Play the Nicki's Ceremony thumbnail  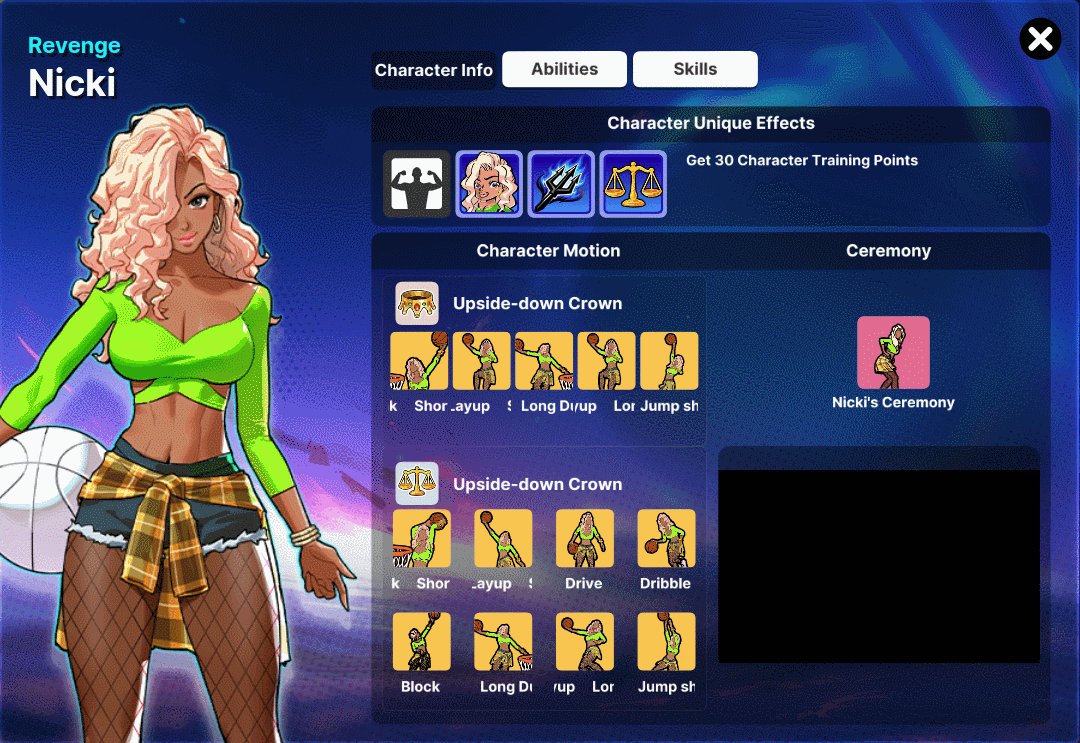(x=893, y=353)
